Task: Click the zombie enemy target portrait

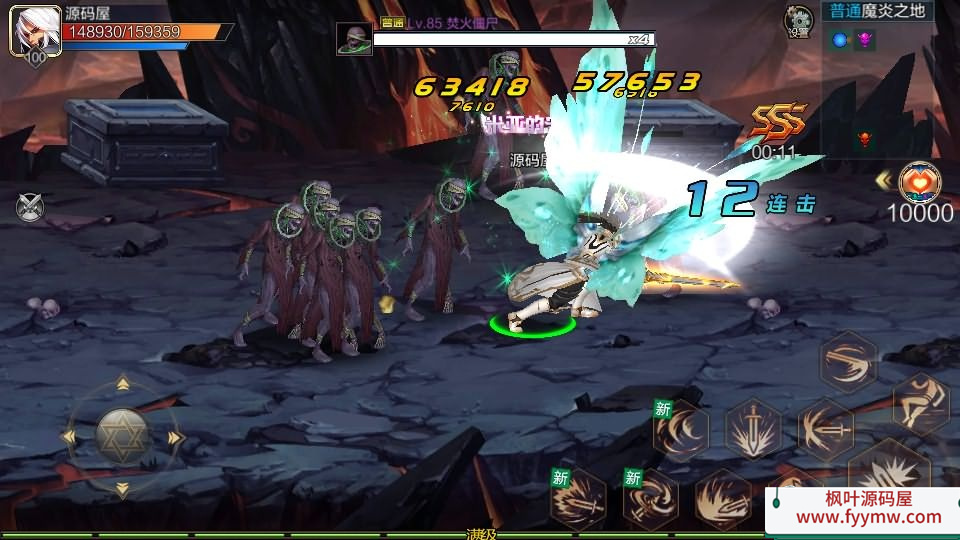Action: (x=354, y=40)
